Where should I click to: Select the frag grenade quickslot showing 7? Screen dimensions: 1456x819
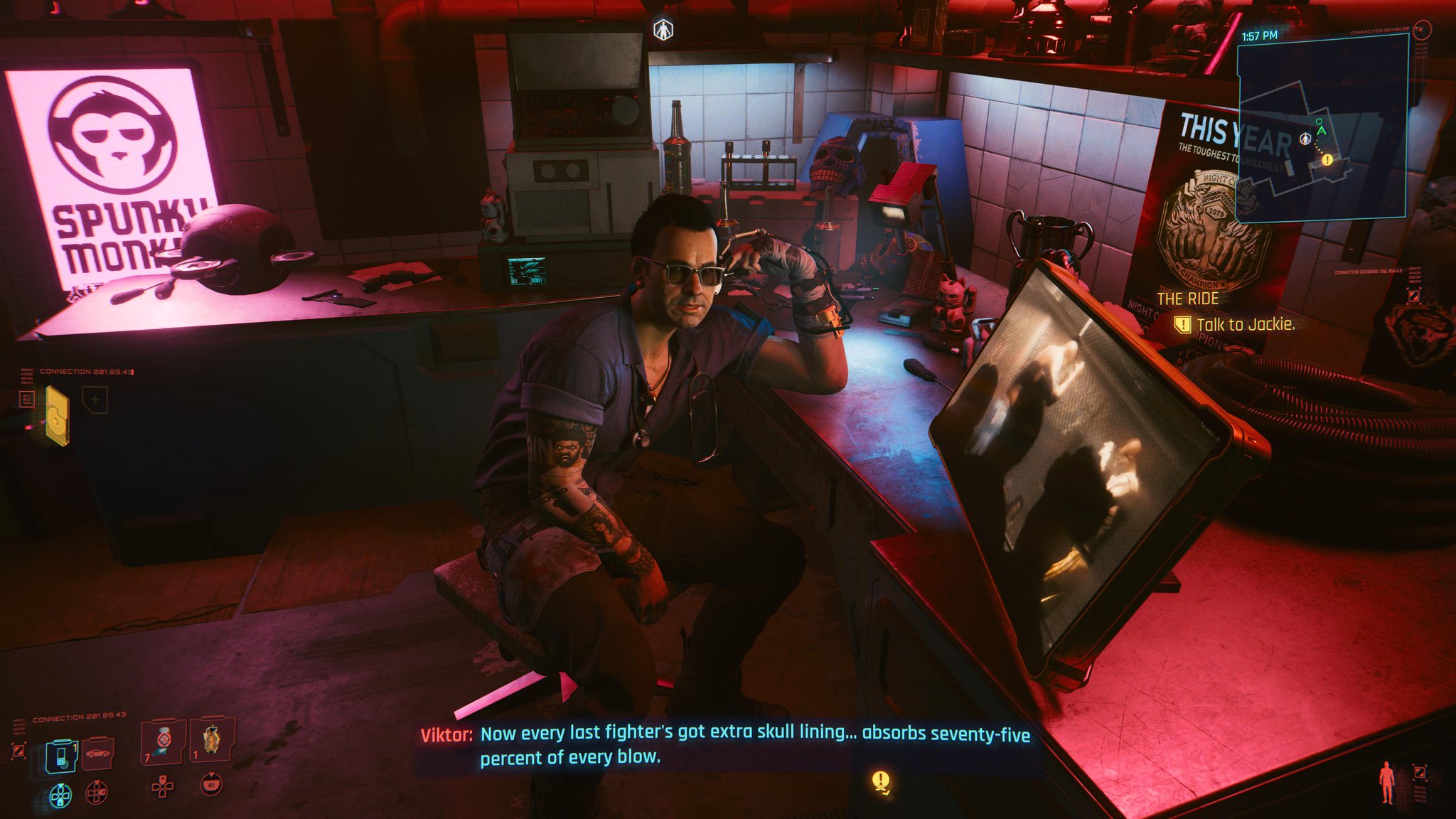[x=162, y=742]
